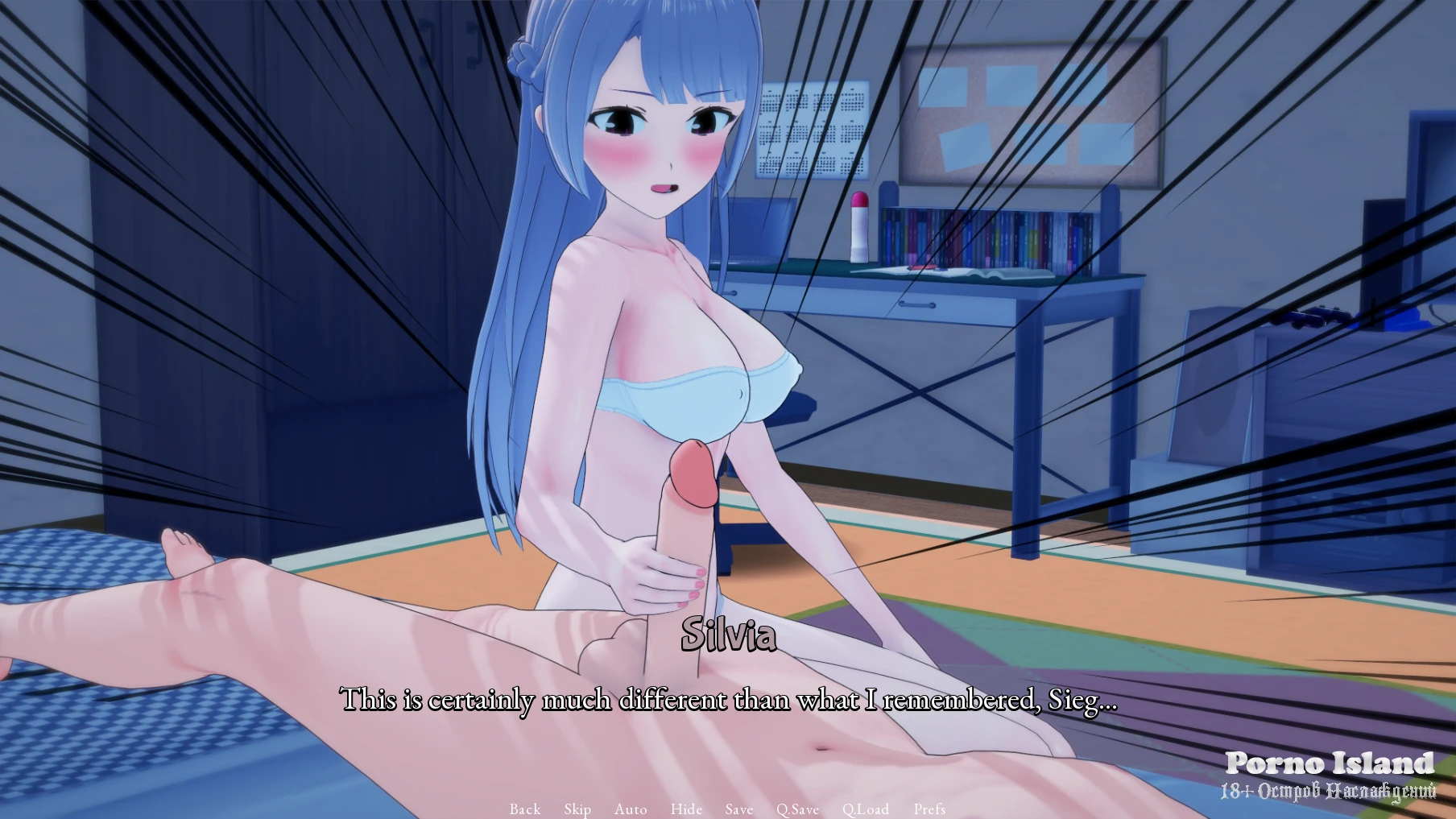Open the Prefs menu

click(x=929, y=809)
